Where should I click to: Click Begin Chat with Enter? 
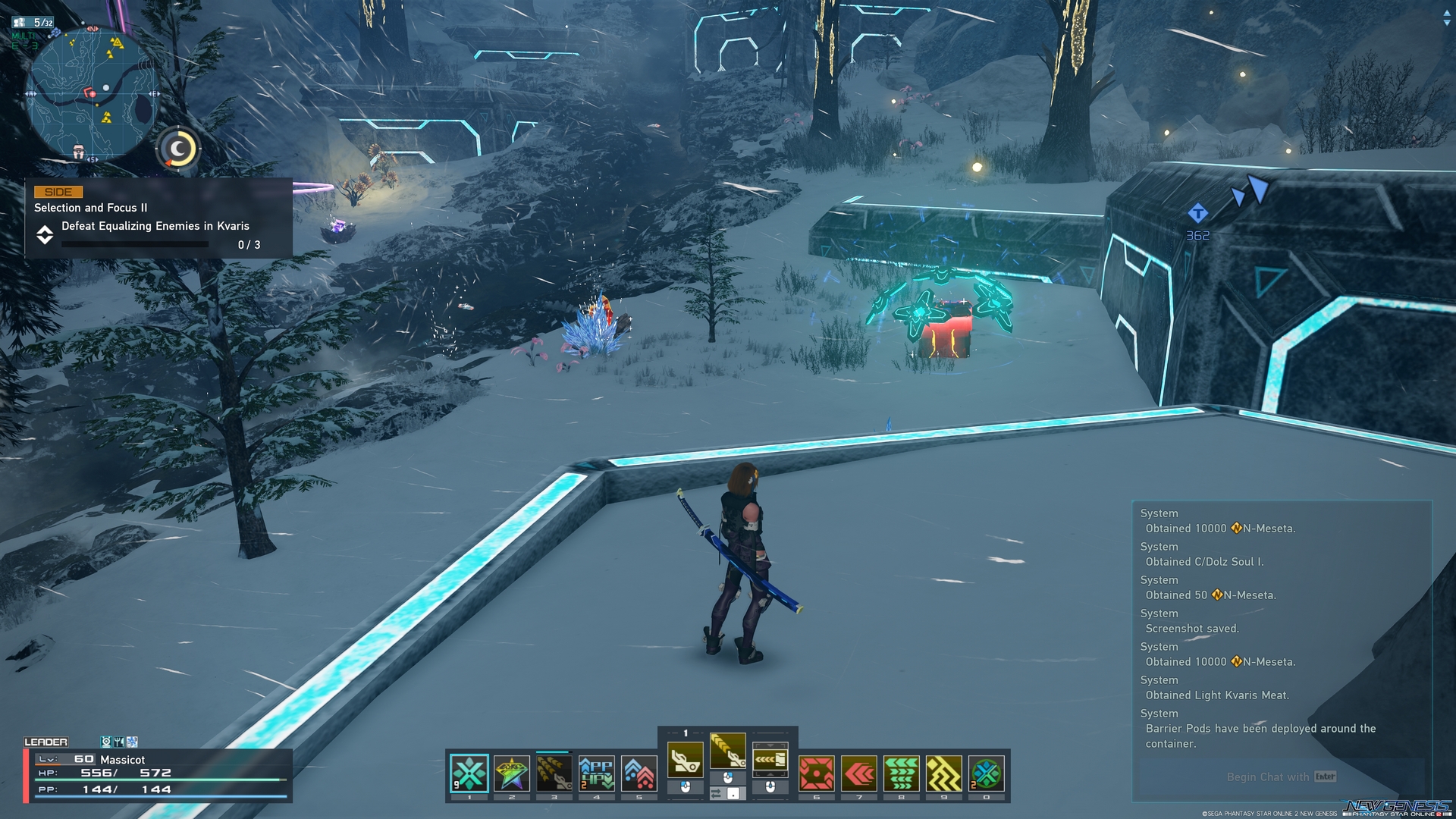coord(1282,777)
